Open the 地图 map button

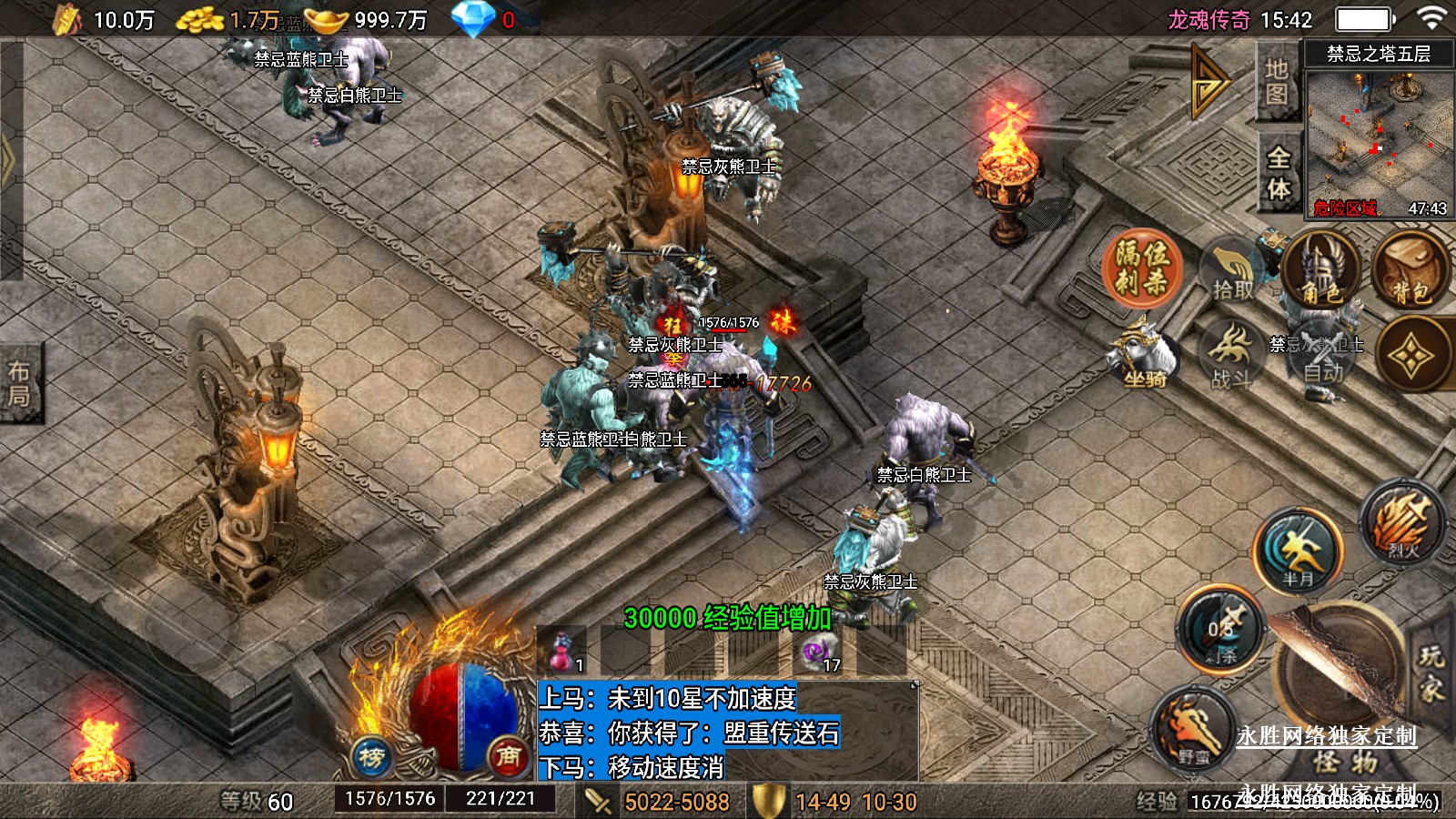pos(1277,82)
